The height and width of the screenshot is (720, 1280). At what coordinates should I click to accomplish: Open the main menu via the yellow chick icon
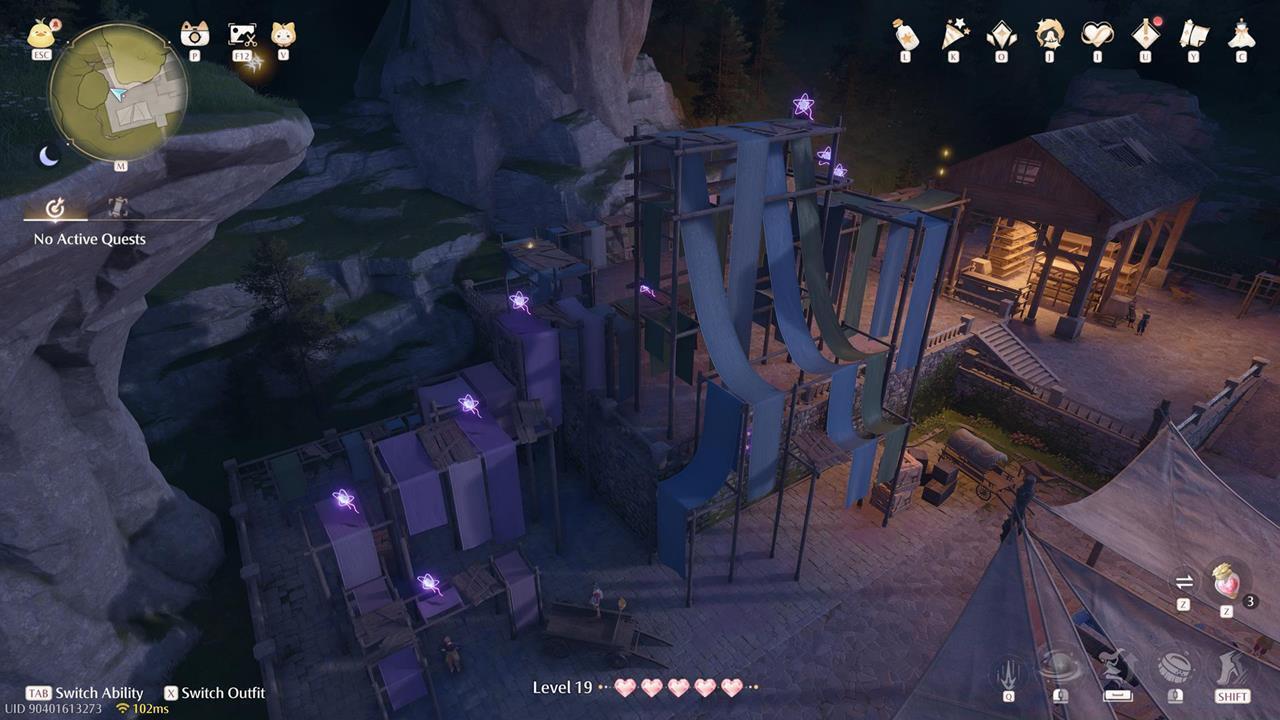[41, 35]
